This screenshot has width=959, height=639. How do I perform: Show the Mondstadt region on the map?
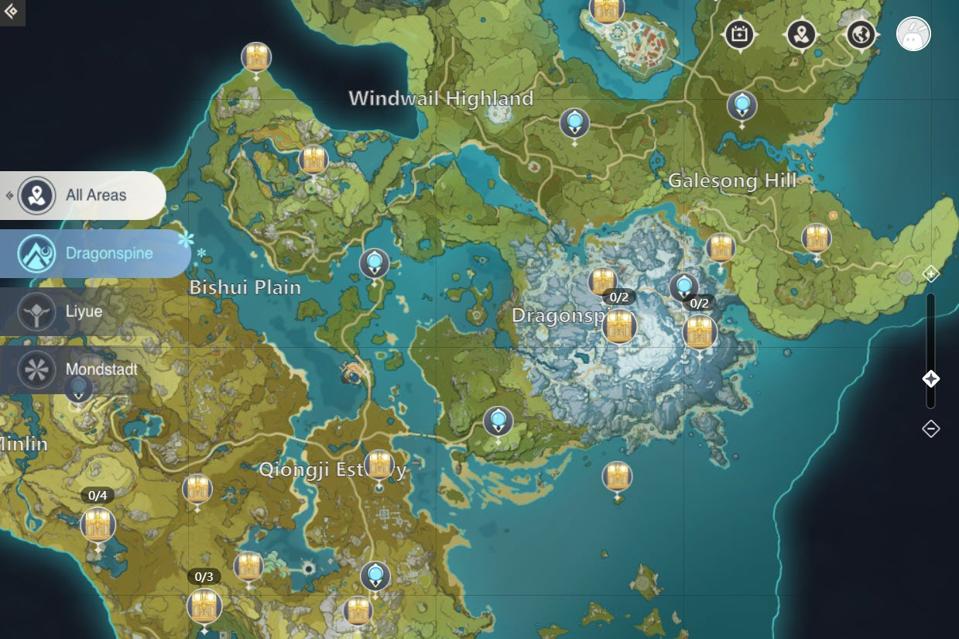(x=83, y=369)
